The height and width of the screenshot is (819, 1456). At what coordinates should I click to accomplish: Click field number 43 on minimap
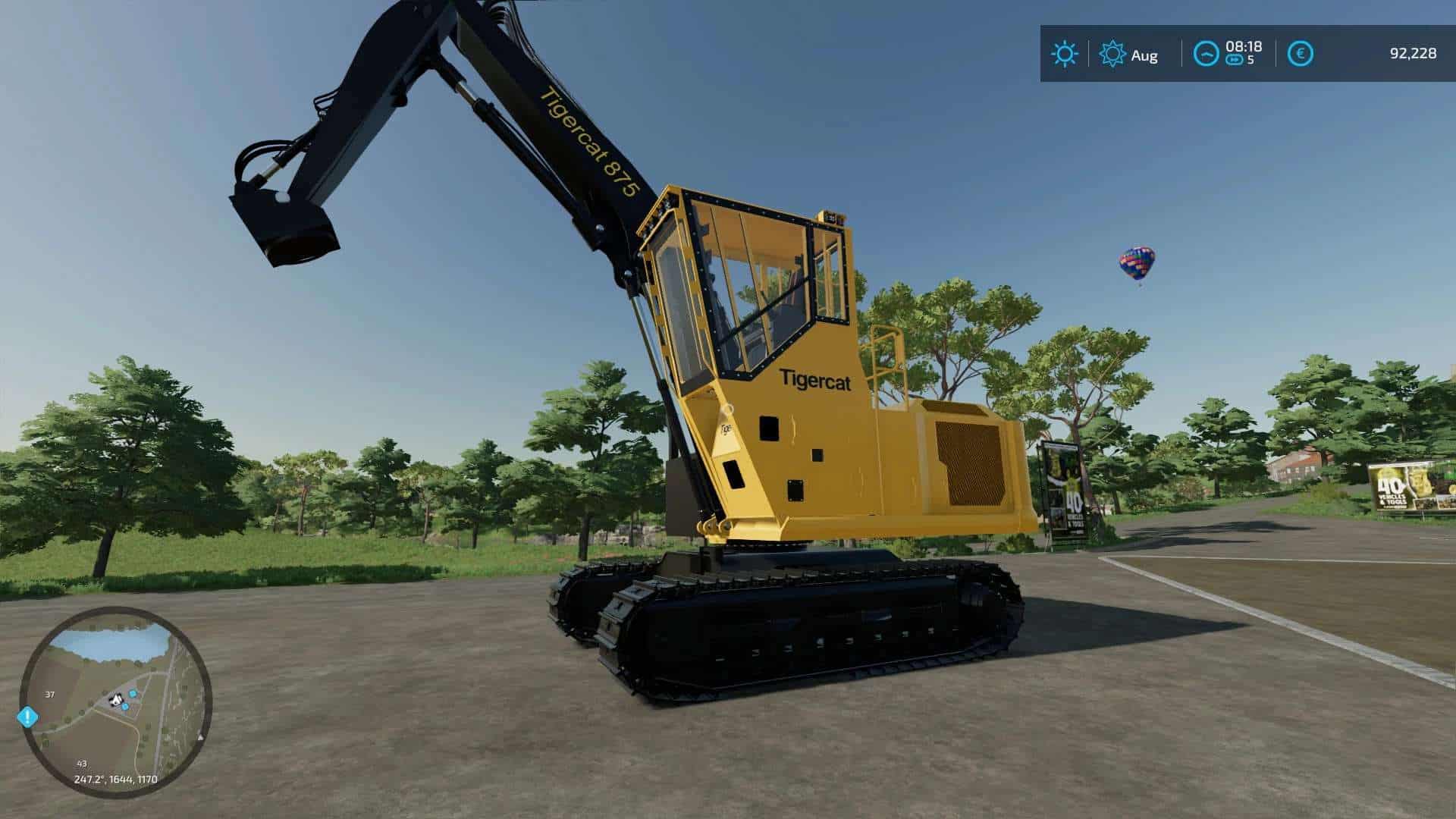click(x=81, y=764)
